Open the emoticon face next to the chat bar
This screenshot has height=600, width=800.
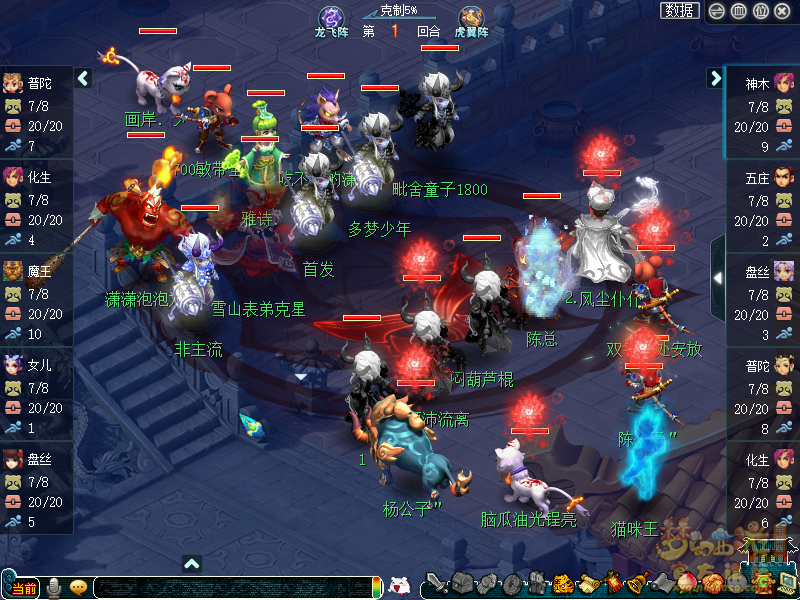[x=399, y=586]
